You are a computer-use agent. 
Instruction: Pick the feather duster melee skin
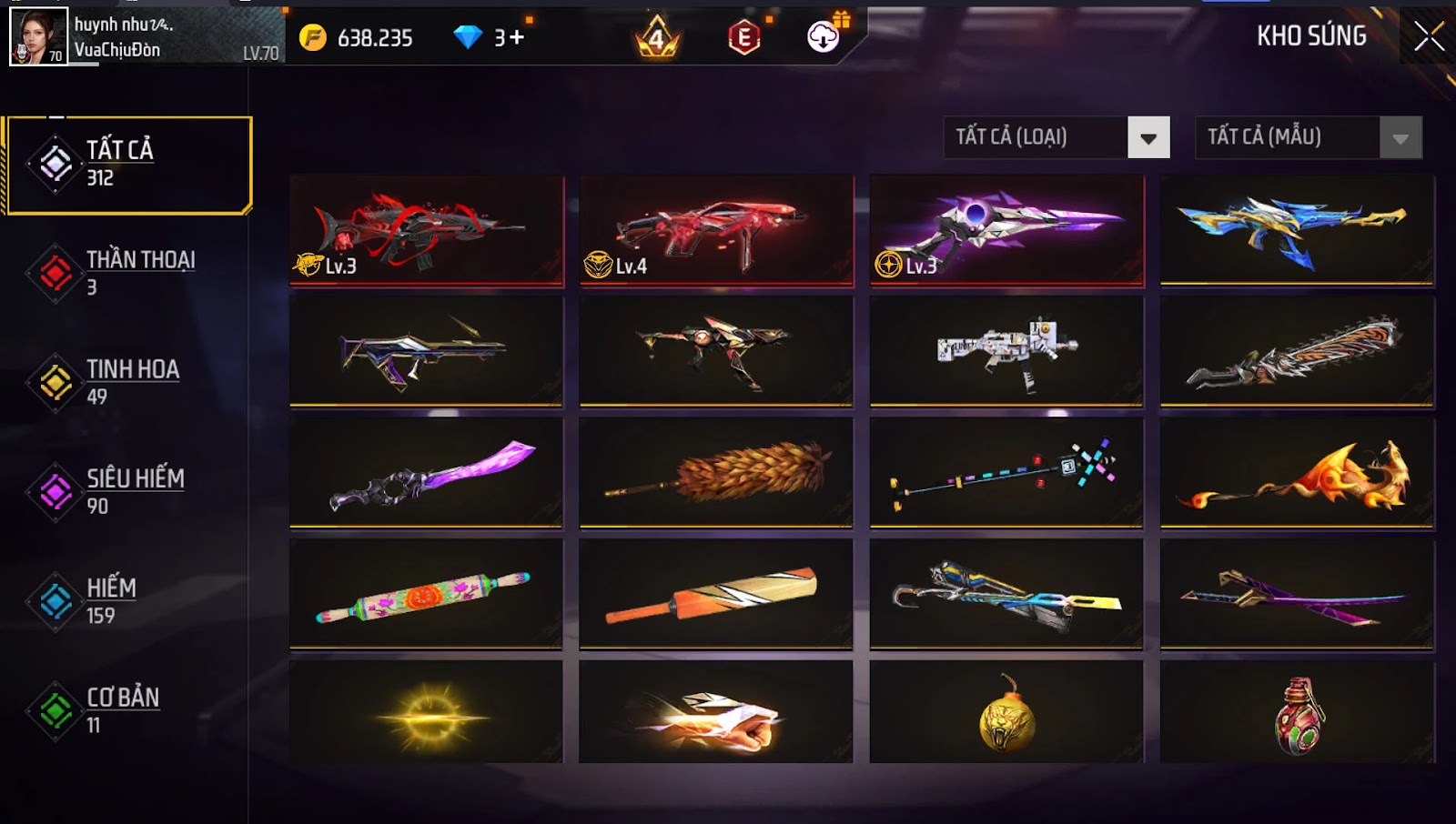pyautogui.click(x=716, y=472)
